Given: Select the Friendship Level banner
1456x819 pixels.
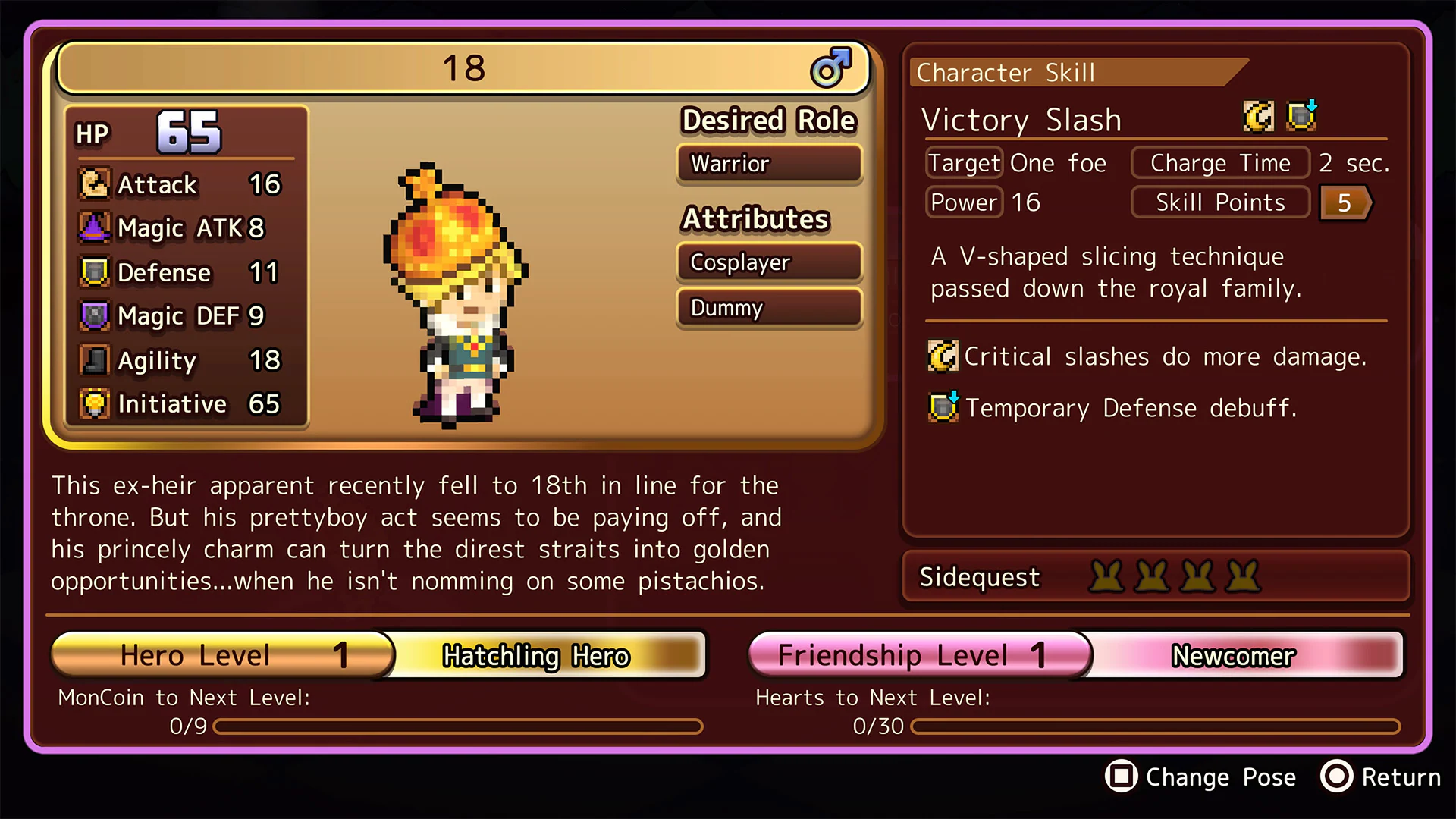Looking at the screenshot, I should (919, 655).
